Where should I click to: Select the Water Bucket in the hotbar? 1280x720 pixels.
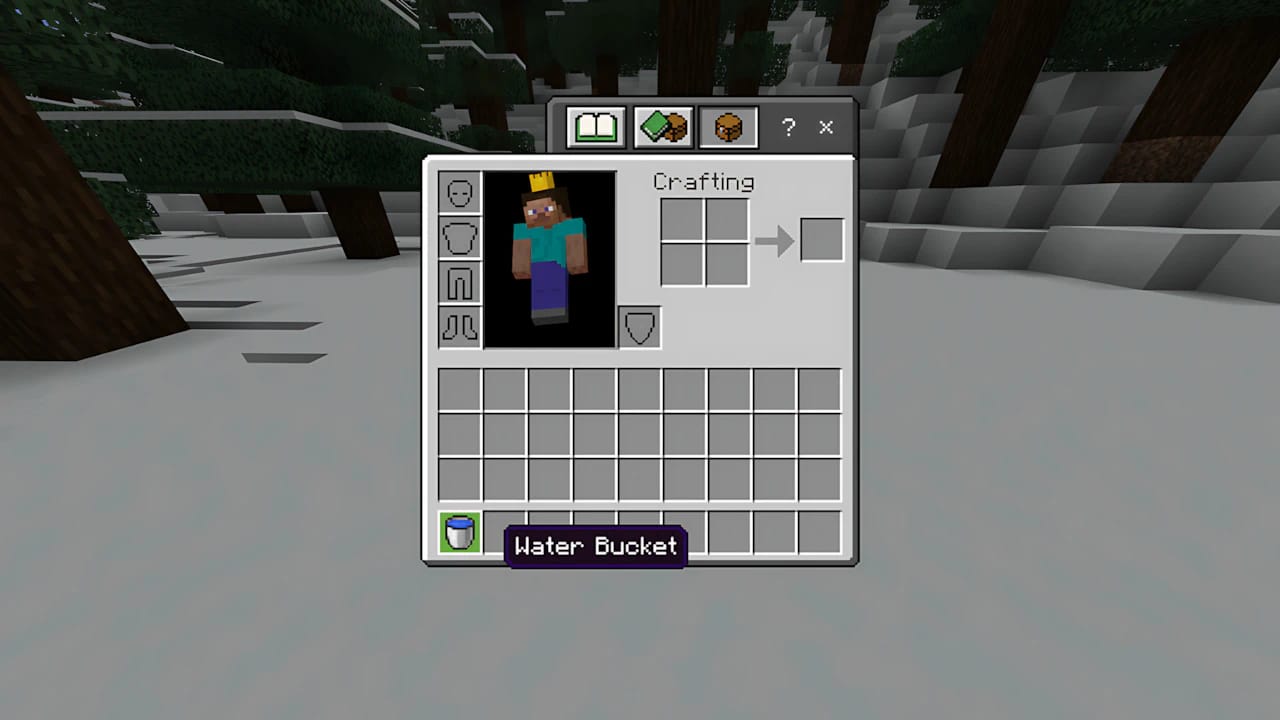coord(459,534)
